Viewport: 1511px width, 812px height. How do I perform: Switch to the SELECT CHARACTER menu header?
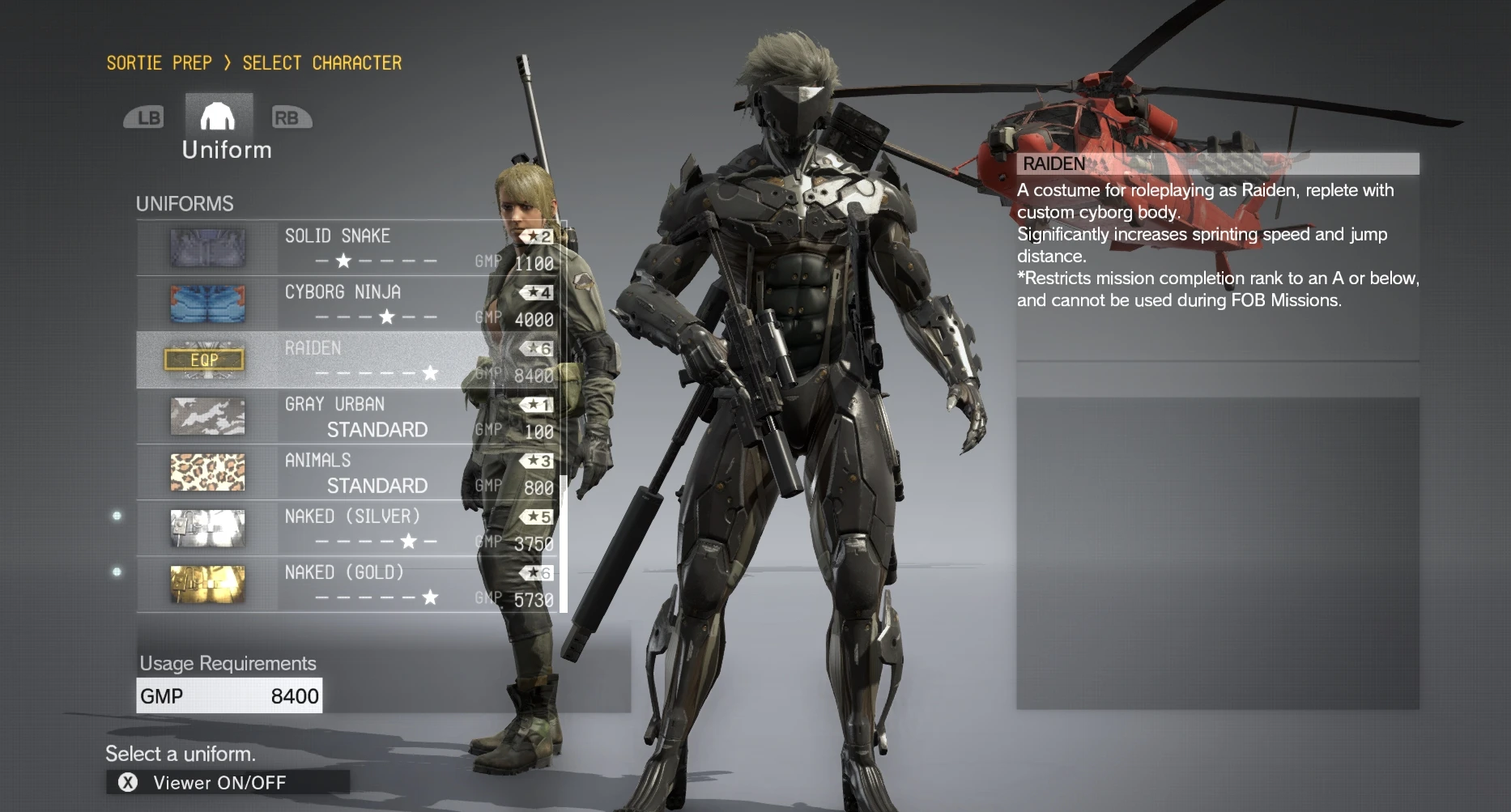pyautogui.click(x=322, y=62)
